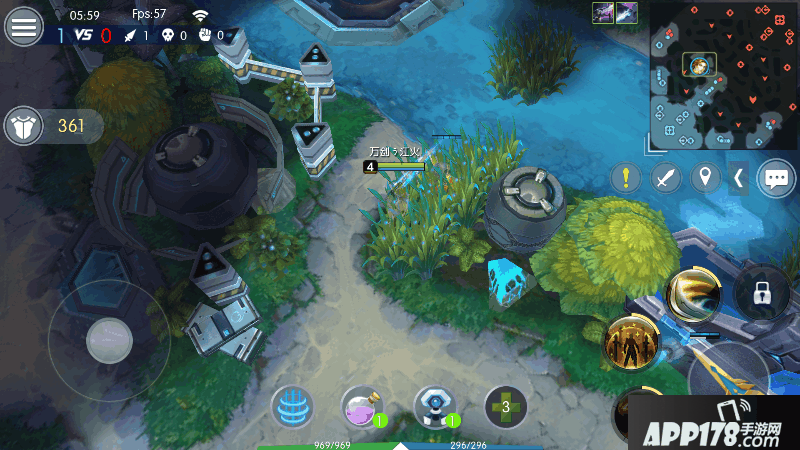Tap the locked ultimate skill button

pos(763,293)
